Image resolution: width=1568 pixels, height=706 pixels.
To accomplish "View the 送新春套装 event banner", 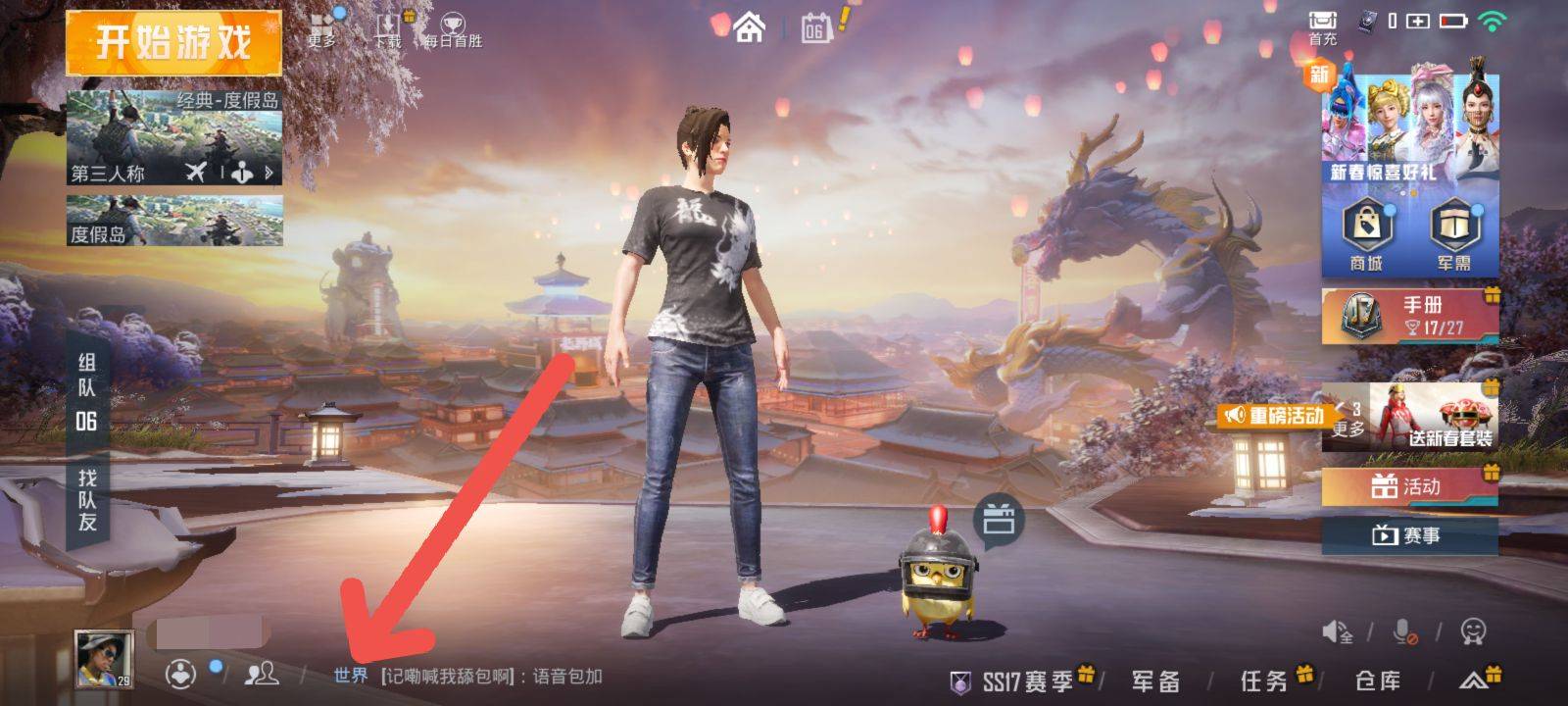I will point(1436,417).
